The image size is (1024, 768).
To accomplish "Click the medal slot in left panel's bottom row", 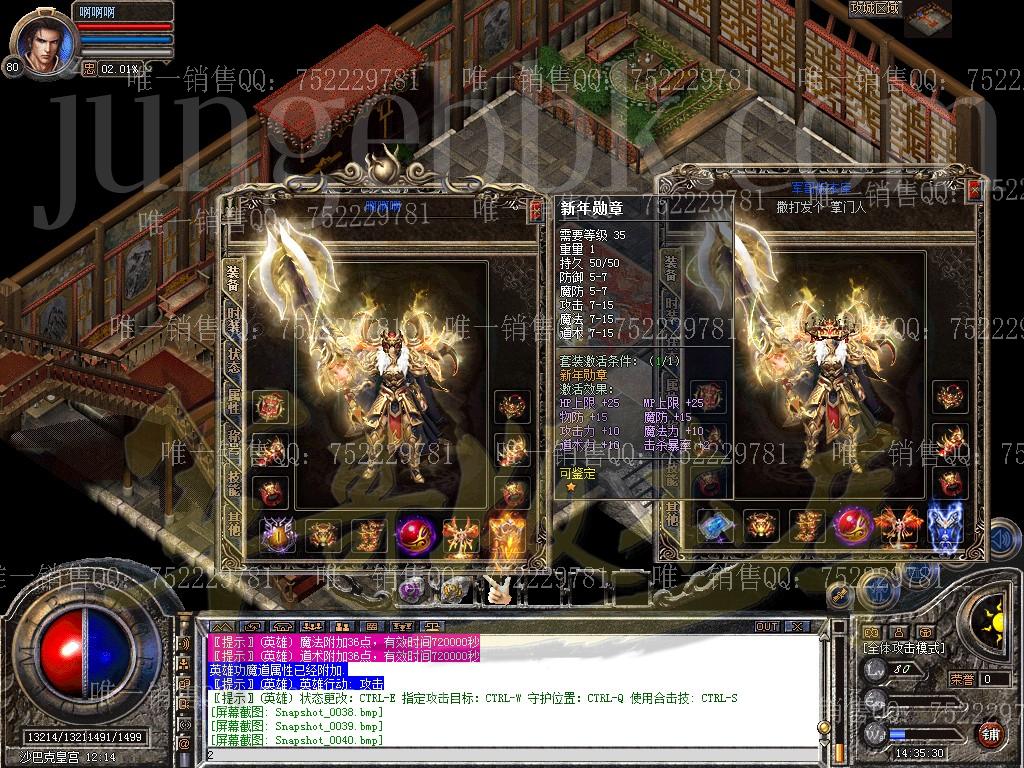I will (276, 535).
